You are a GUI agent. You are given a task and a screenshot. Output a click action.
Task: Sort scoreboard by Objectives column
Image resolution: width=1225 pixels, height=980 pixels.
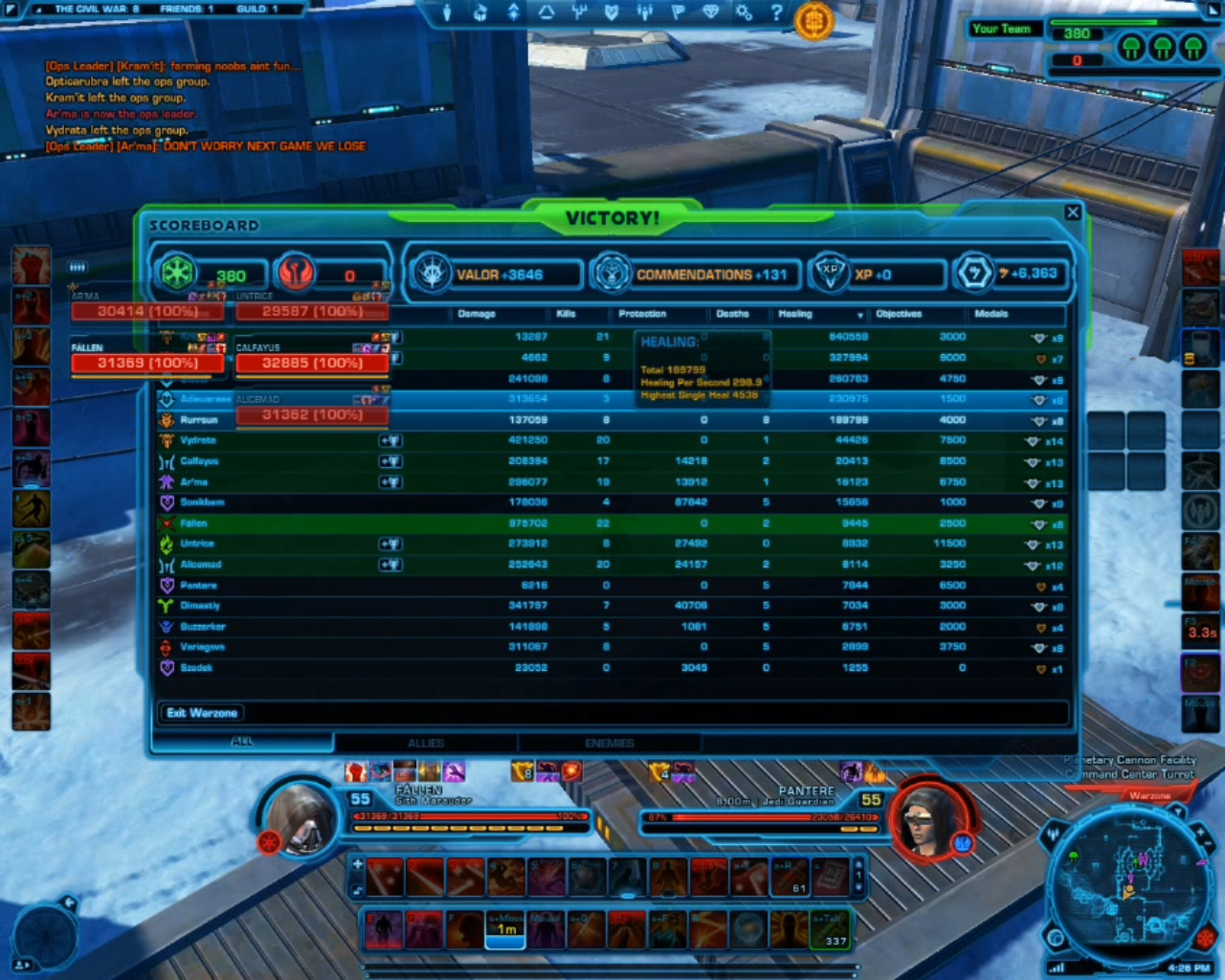tap(899, 314)
